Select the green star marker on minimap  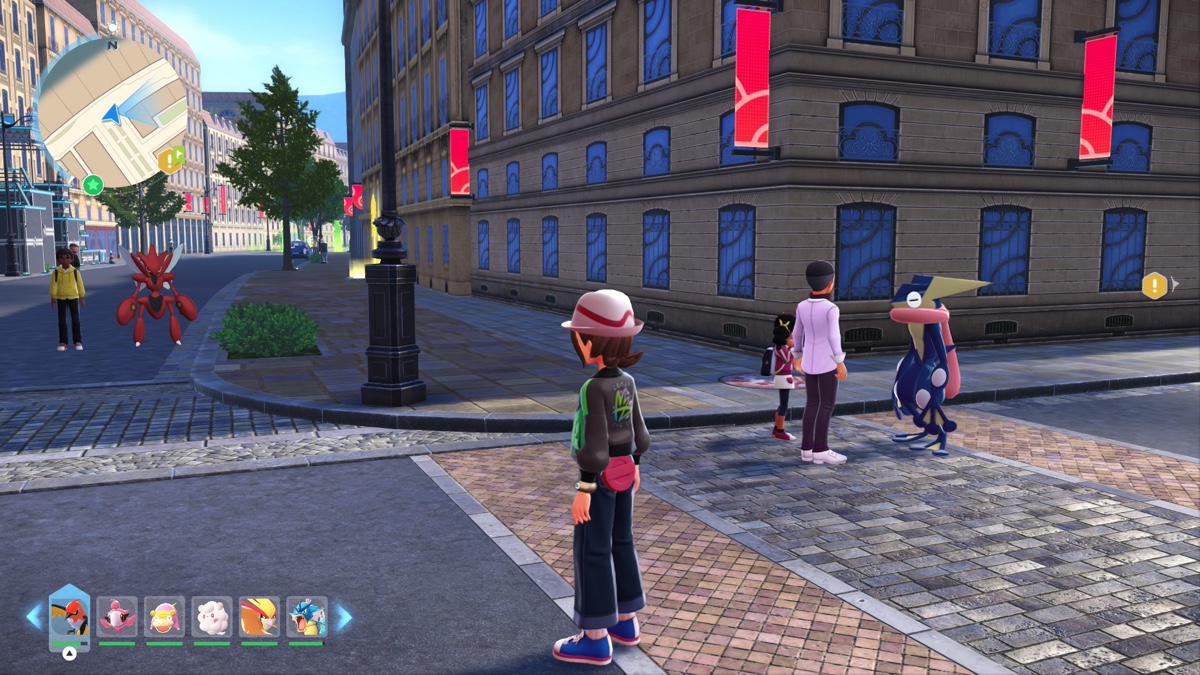point(93,185)
